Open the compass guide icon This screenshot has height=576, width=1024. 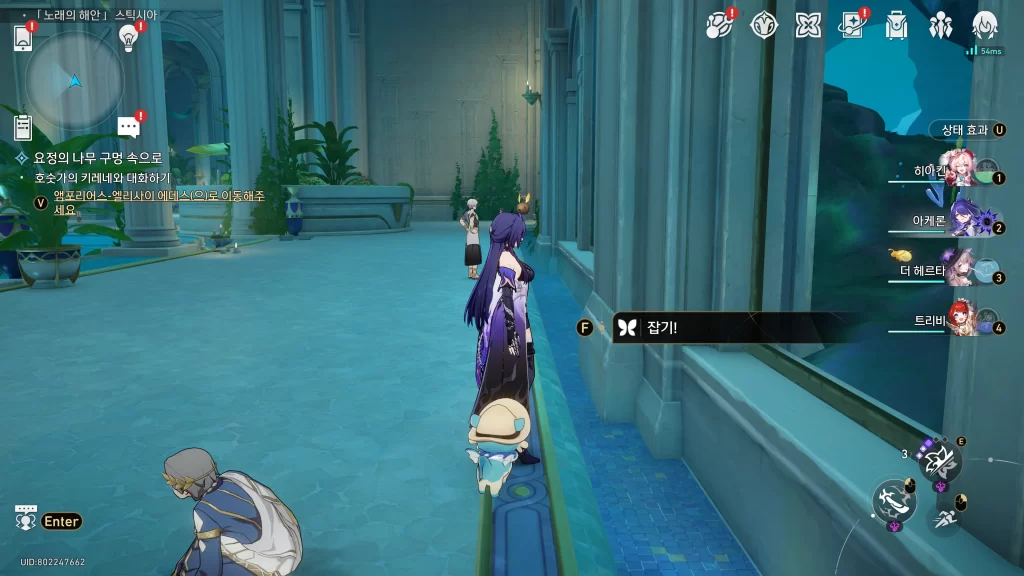click(764, 26)
